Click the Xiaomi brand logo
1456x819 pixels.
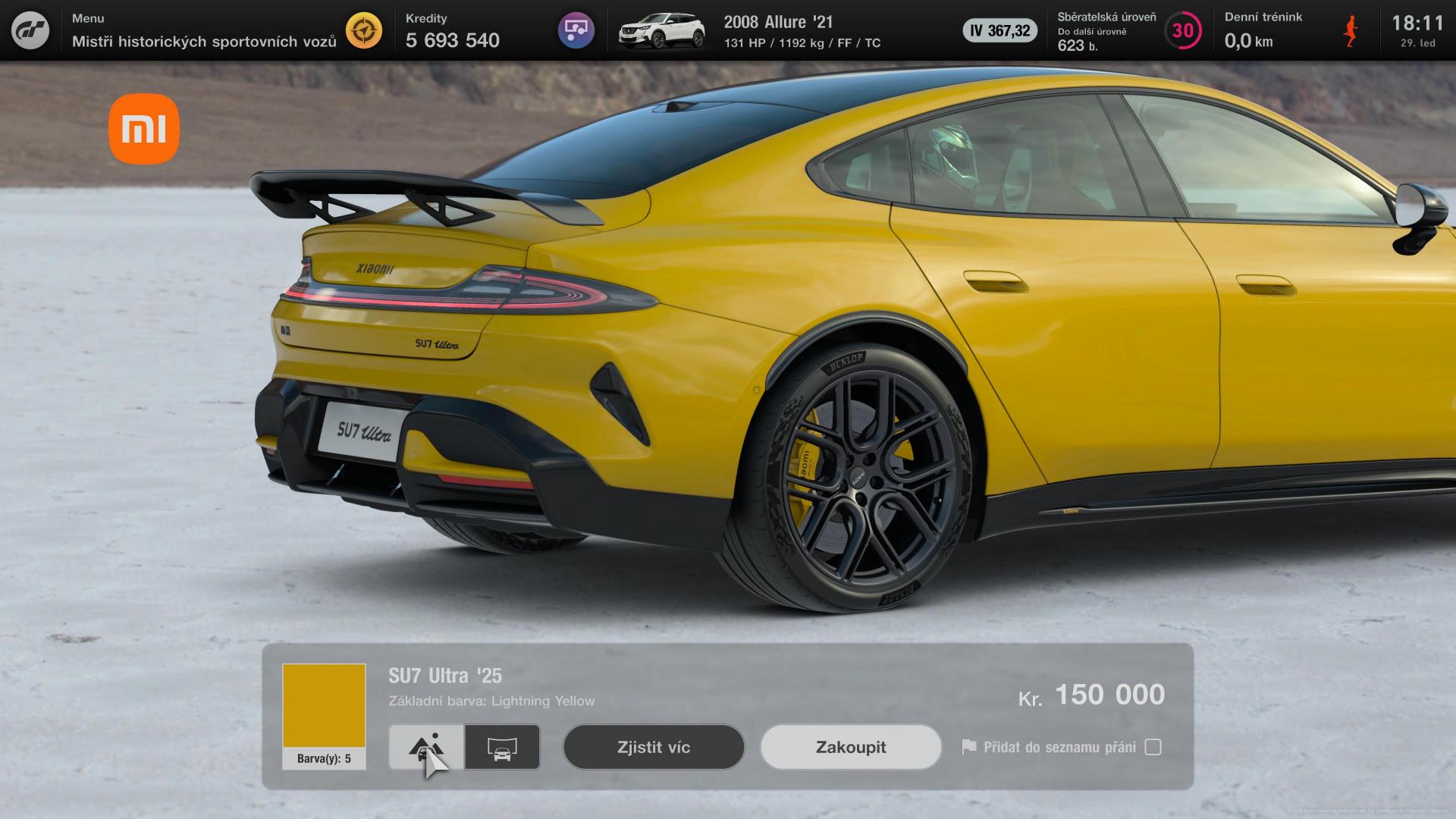(x=144, y=129)
